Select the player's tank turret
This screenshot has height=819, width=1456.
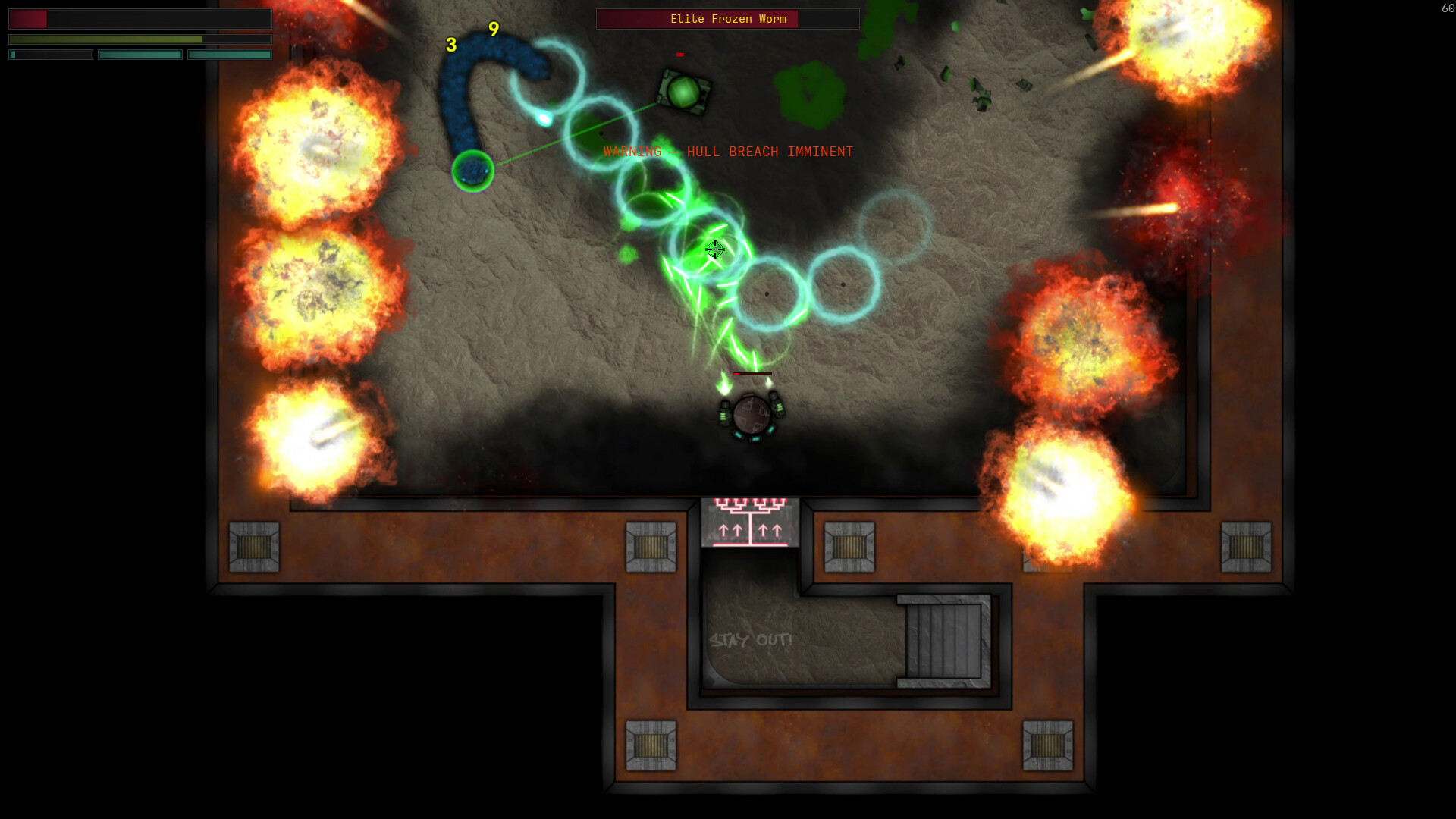click(x=753, y=413)
